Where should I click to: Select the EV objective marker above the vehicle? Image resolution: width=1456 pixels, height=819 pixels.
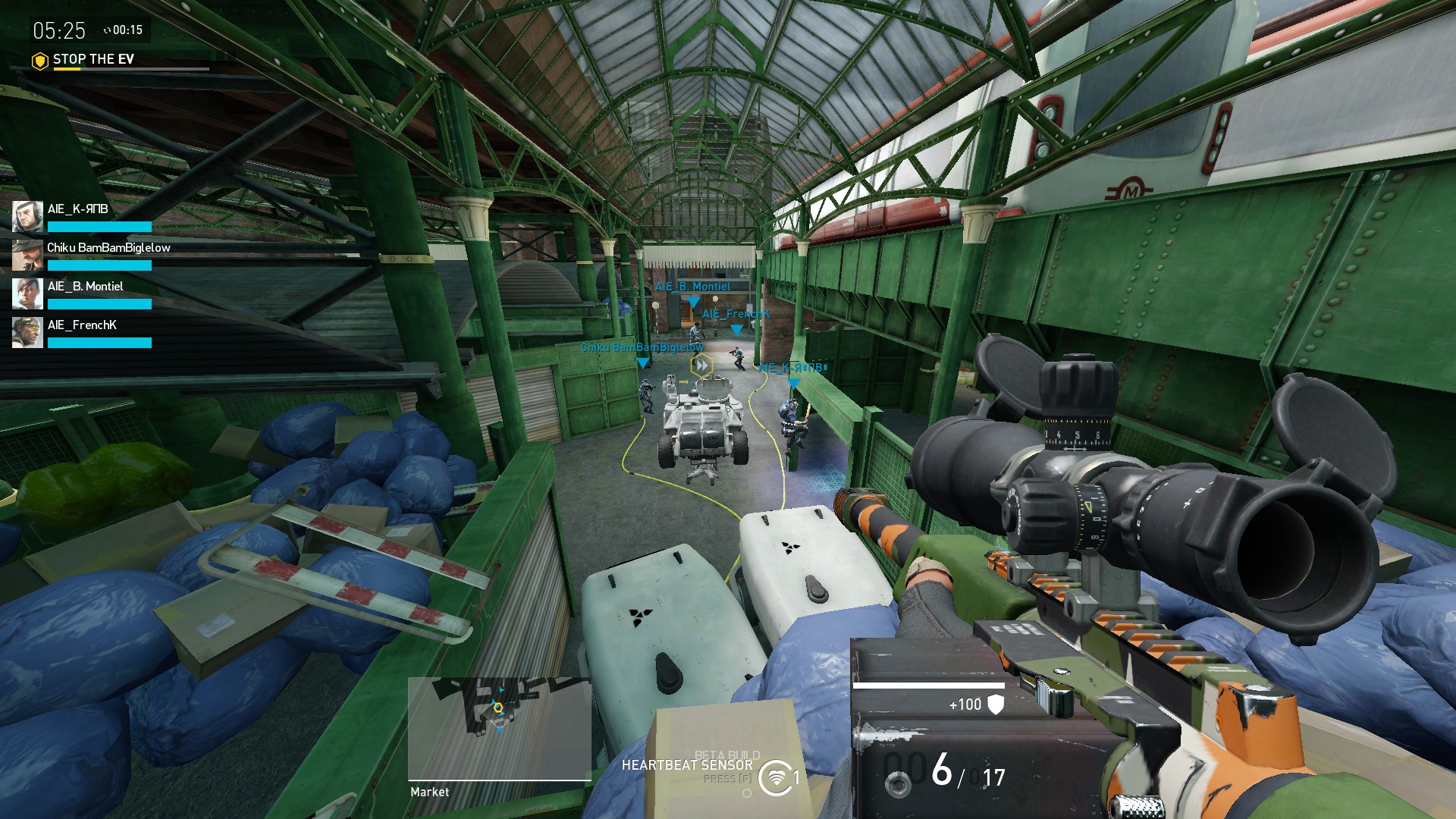point(702,366)
